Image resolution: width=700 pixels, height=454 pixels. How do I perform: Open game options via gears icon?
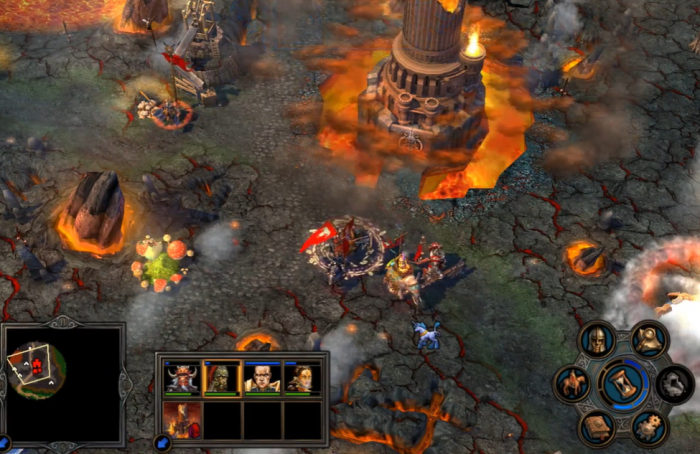[650, 427]
